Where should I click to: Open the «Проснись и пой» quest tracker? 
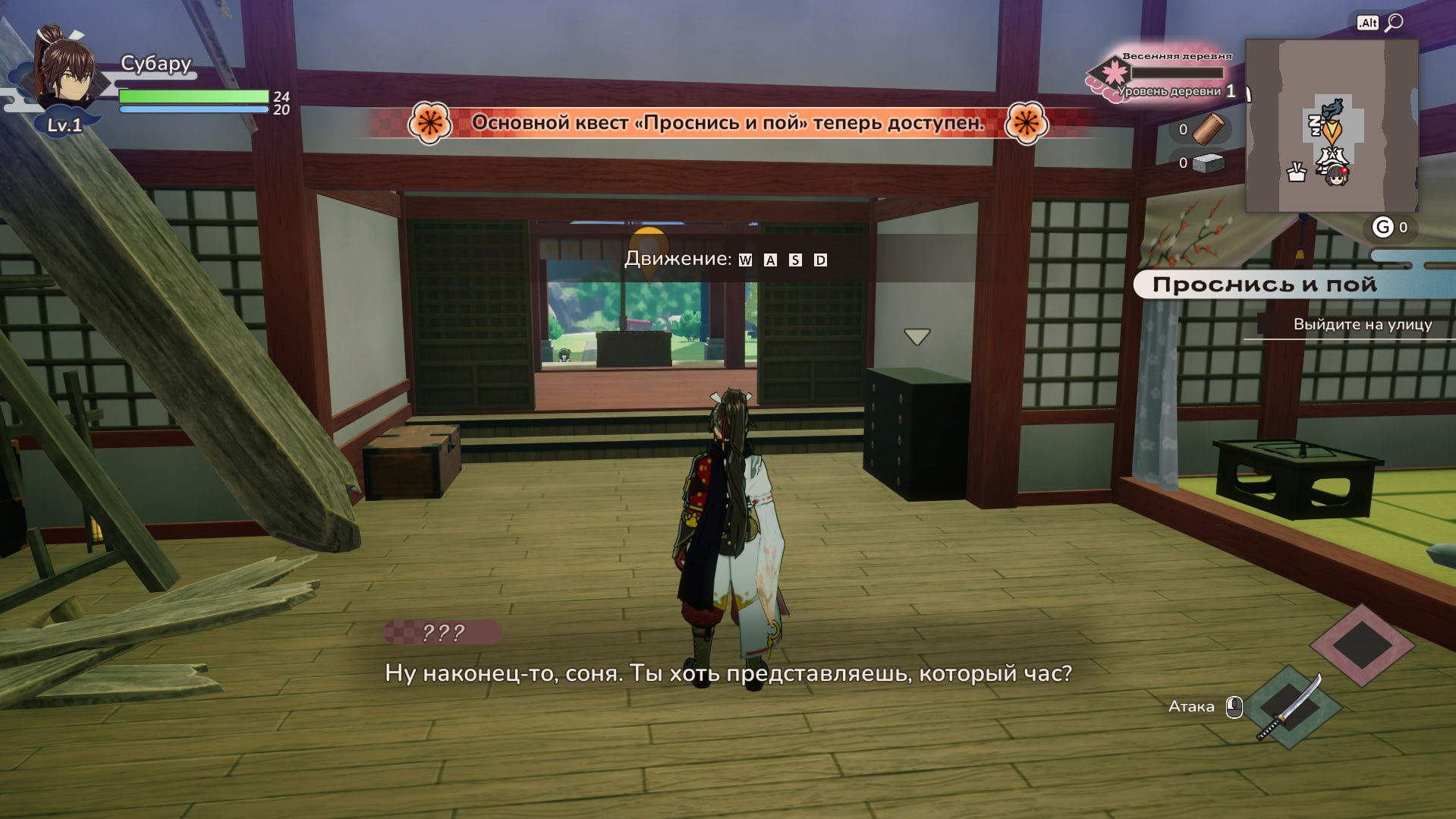pos(1264,285)
